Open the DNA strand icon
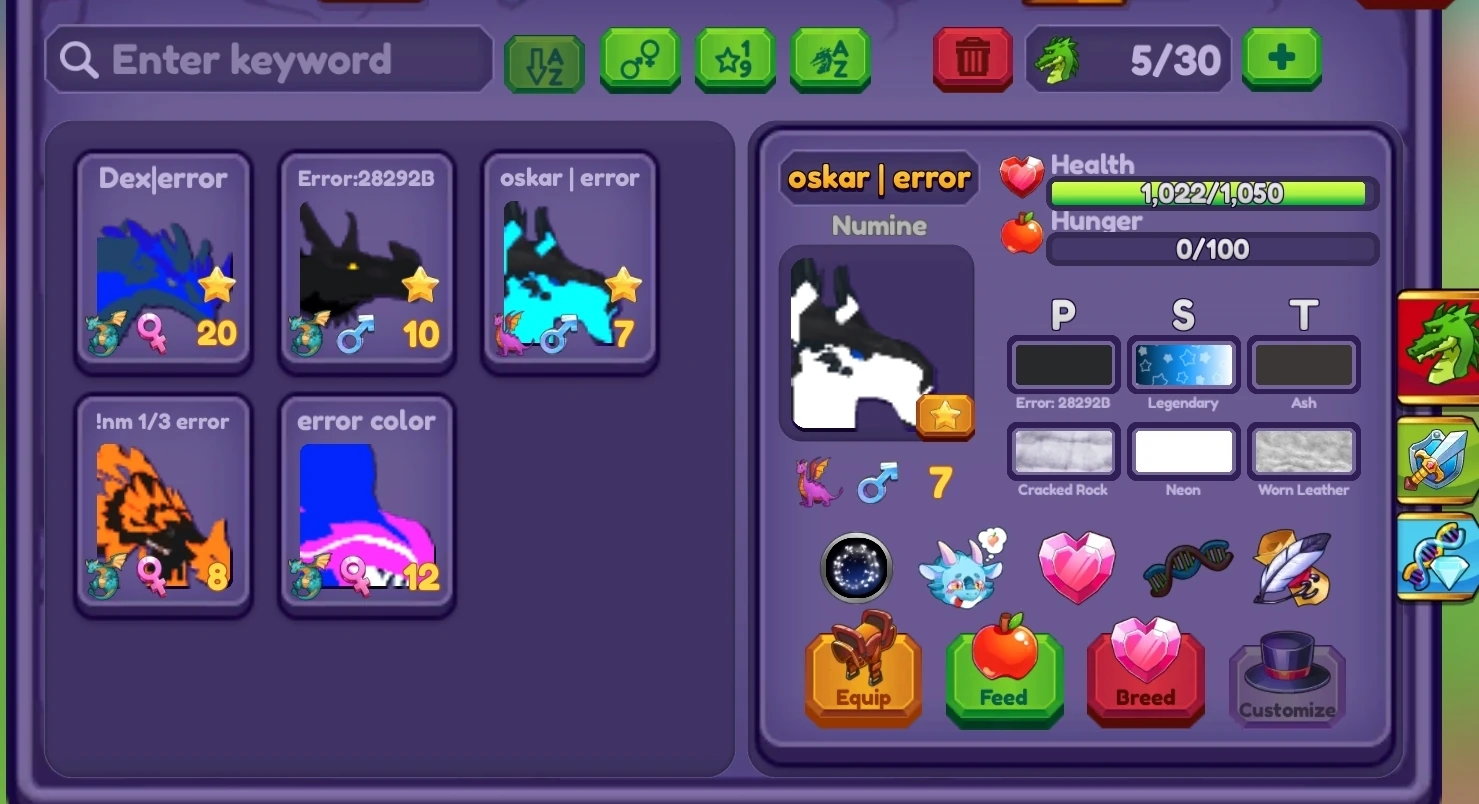The width and height of the screenshot is (1479, 804). click(1186, 568)
